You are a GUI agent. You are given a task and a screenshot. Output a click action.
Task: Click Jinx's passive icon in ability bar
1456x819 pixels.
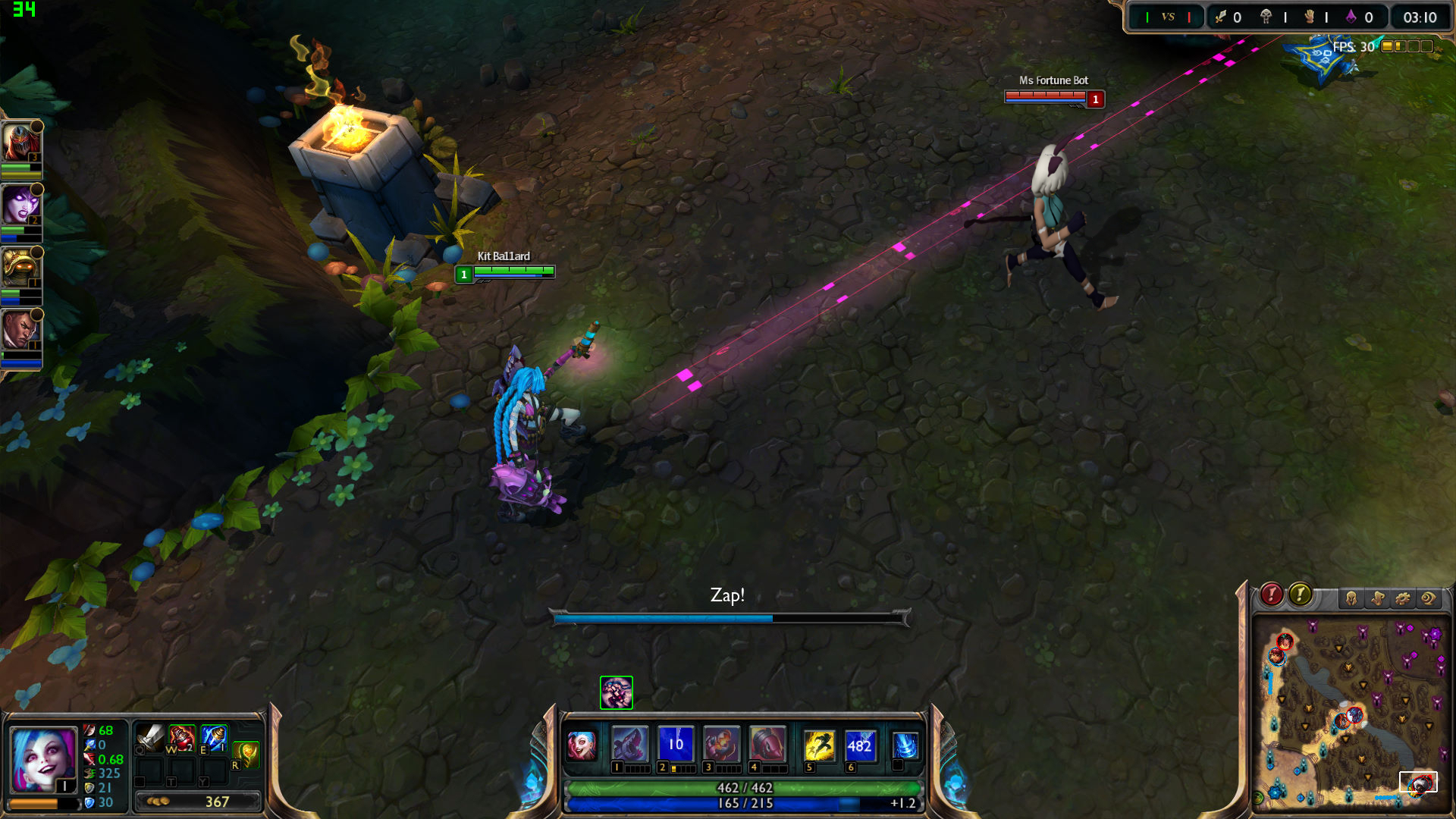click(x=582, y=745)
